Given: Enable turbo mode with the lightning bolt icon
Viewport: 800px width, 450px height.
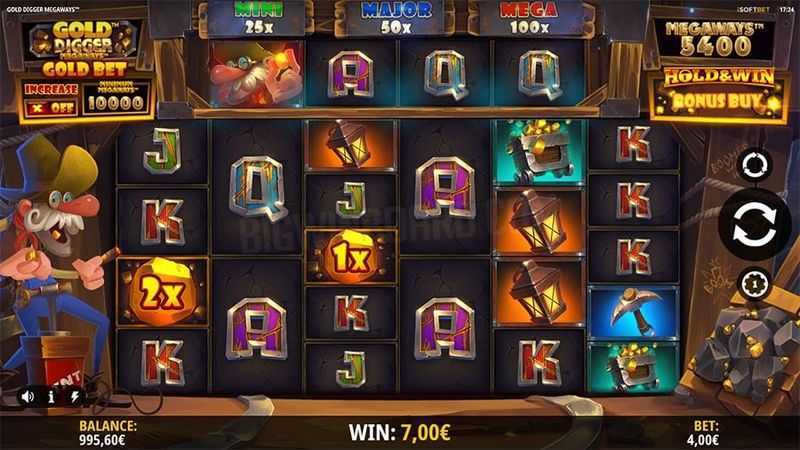Looking at the screenshot, I should coord(74,397).
